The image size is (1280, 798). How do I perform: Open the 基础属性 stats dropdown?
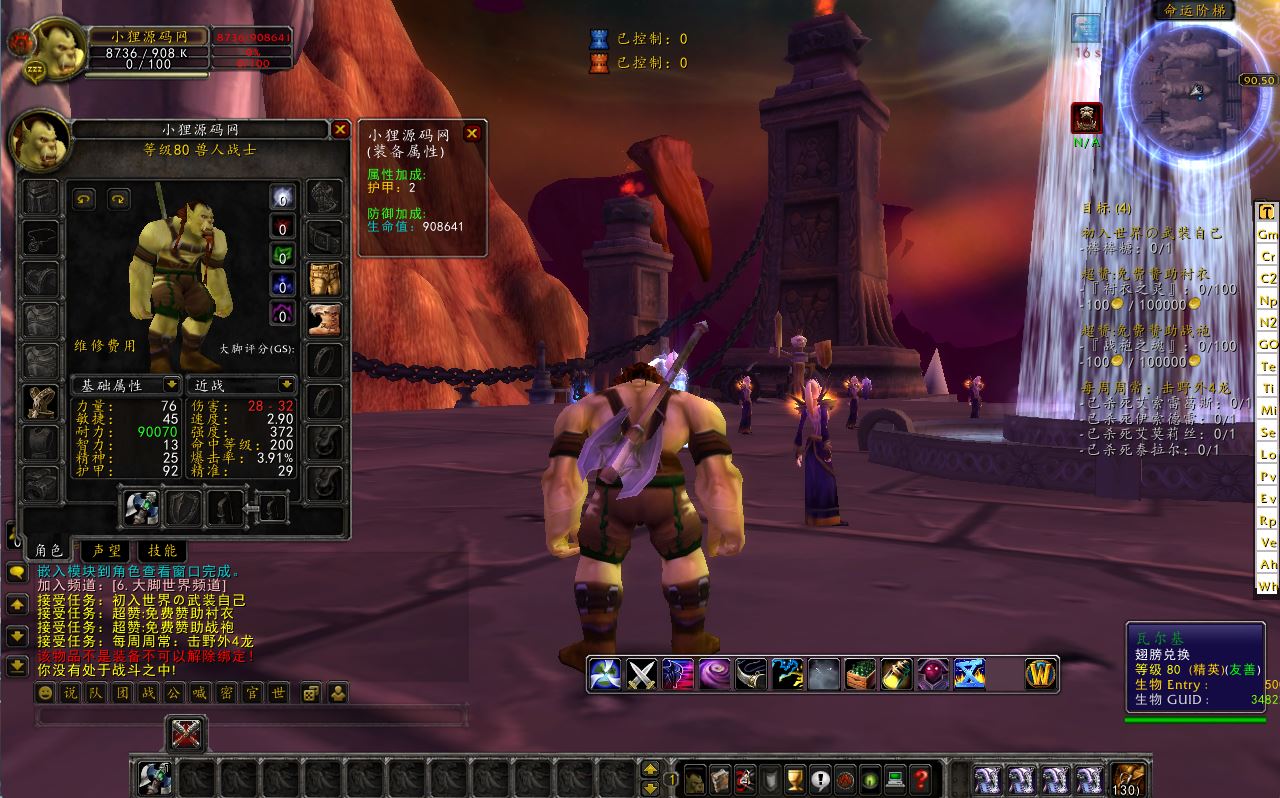point(171,385)
